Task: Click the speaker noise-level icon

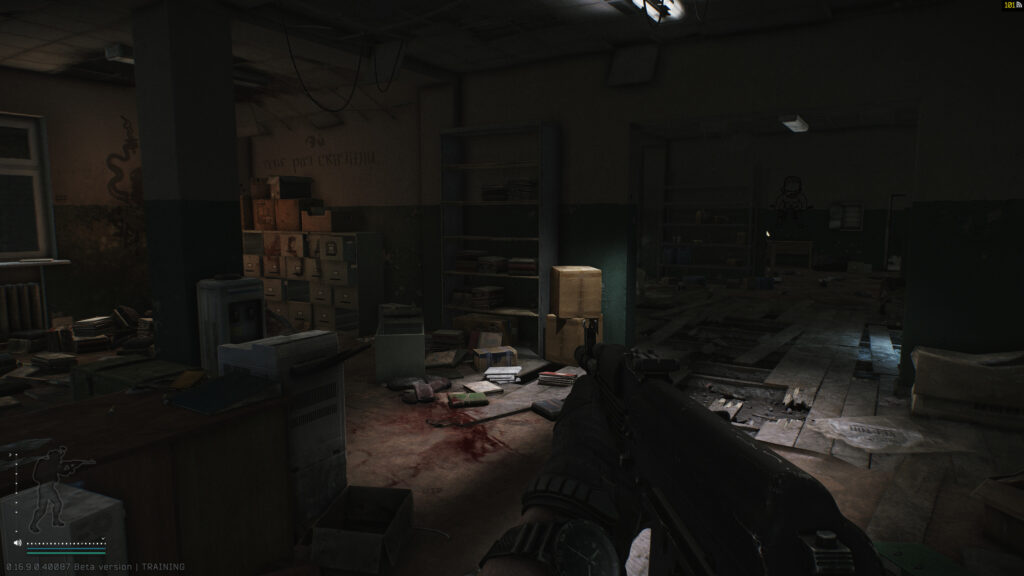Action: point(17,544)
